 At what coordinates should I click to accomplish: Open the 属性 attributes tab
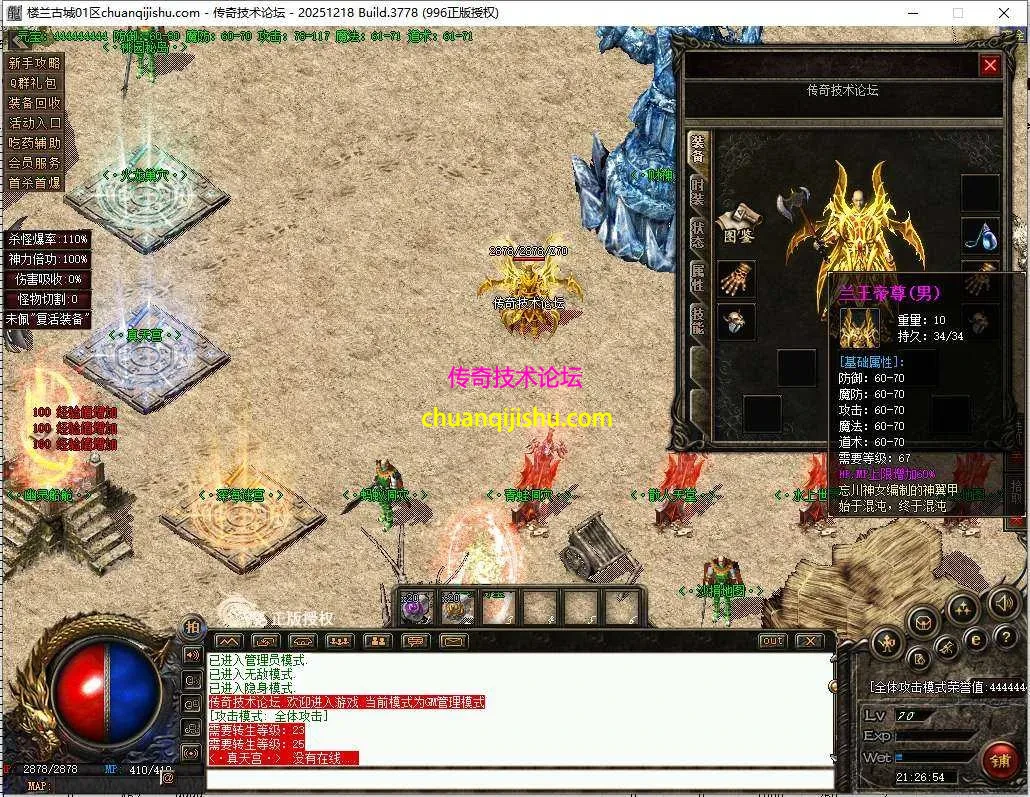point(697,277)
